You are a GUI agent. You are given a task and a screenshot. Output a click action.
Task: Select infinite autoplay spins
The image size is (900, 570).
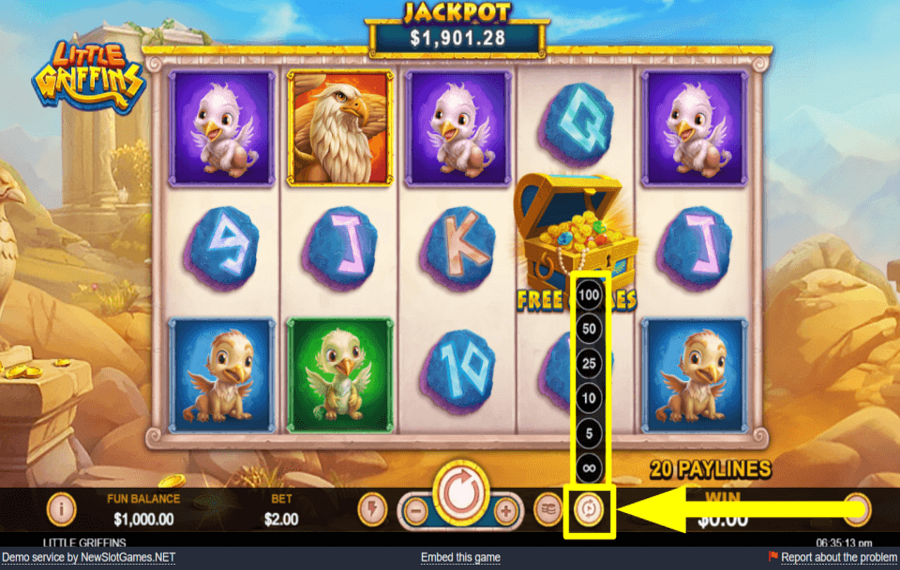click(x=589, y=465)
